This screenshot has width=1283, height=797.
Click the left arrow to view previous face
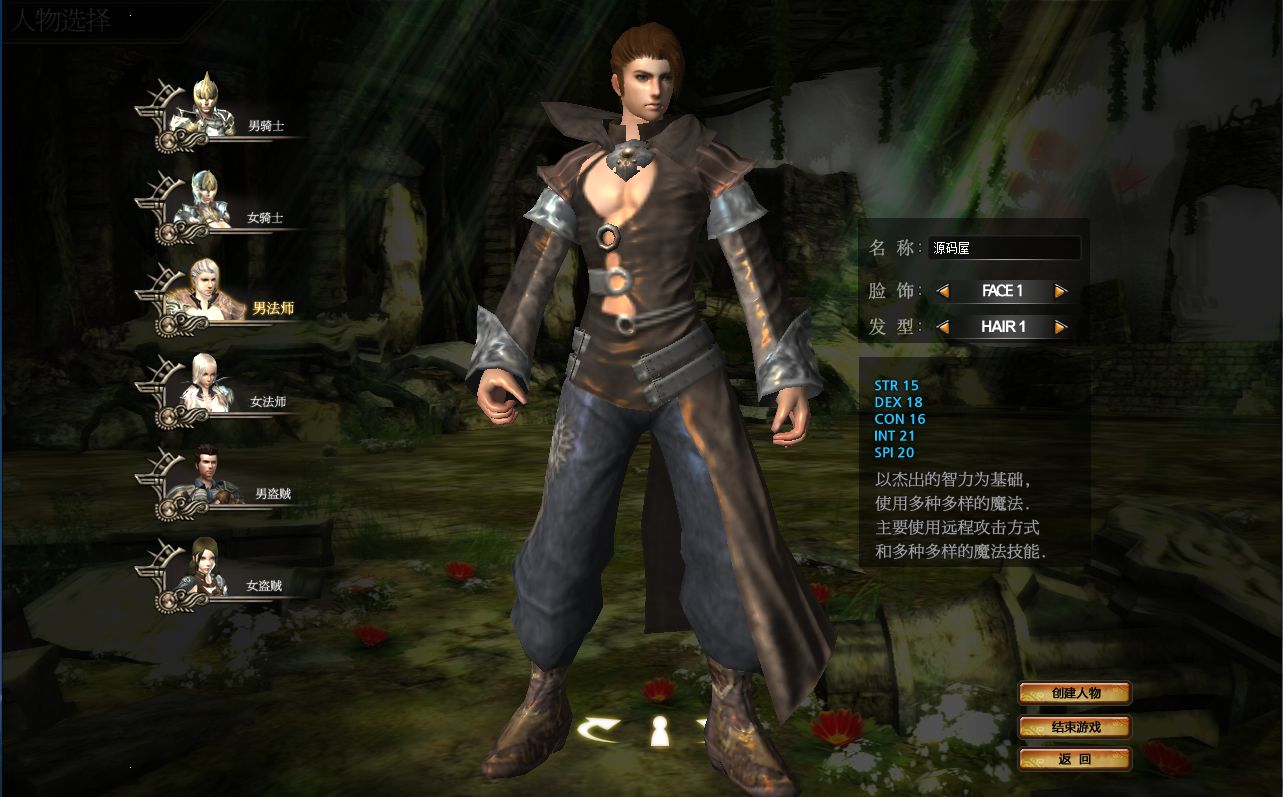click(x=941, y=290)
